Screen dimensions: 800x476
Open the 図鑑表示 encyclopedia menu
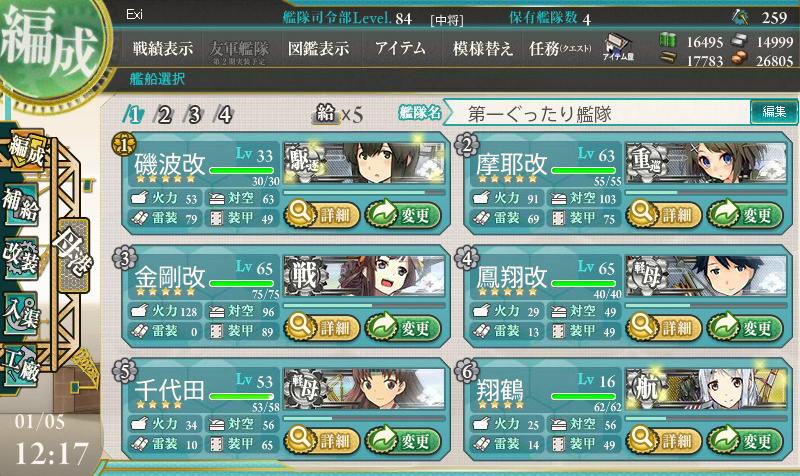pos(317,48)
